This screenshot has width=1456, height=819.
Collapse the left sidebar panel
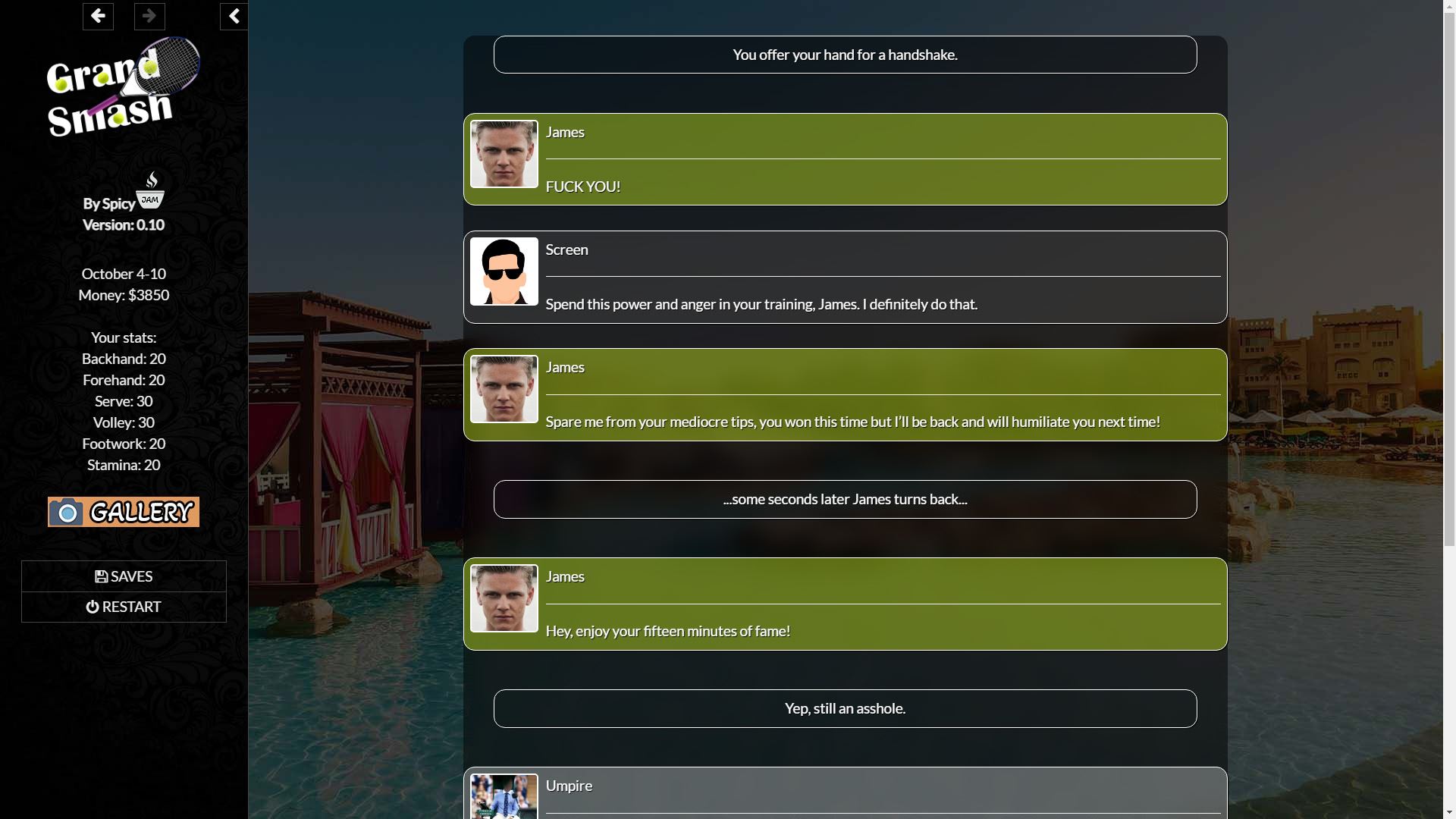coord(234,16)
